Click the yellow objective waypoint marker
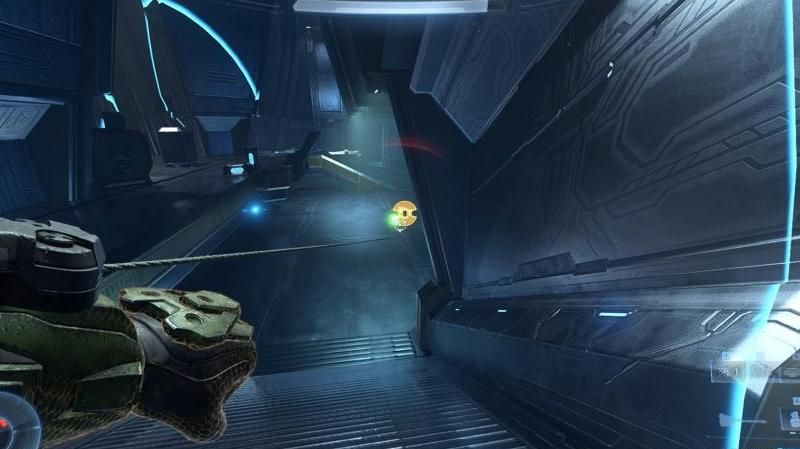This screenshot has width=800, height=449. 405,212
